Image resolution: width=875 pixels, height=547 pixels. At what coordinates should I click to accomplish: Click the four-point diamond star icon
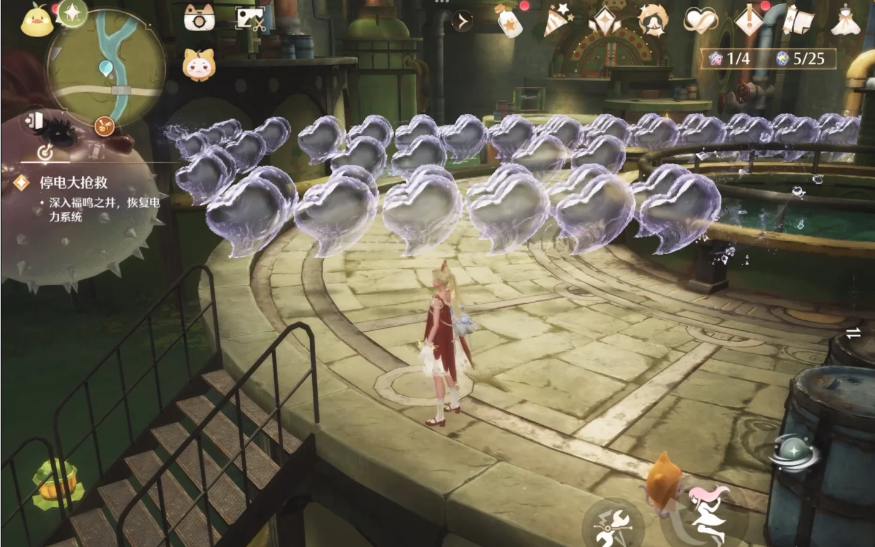click(x=604, y=20)
